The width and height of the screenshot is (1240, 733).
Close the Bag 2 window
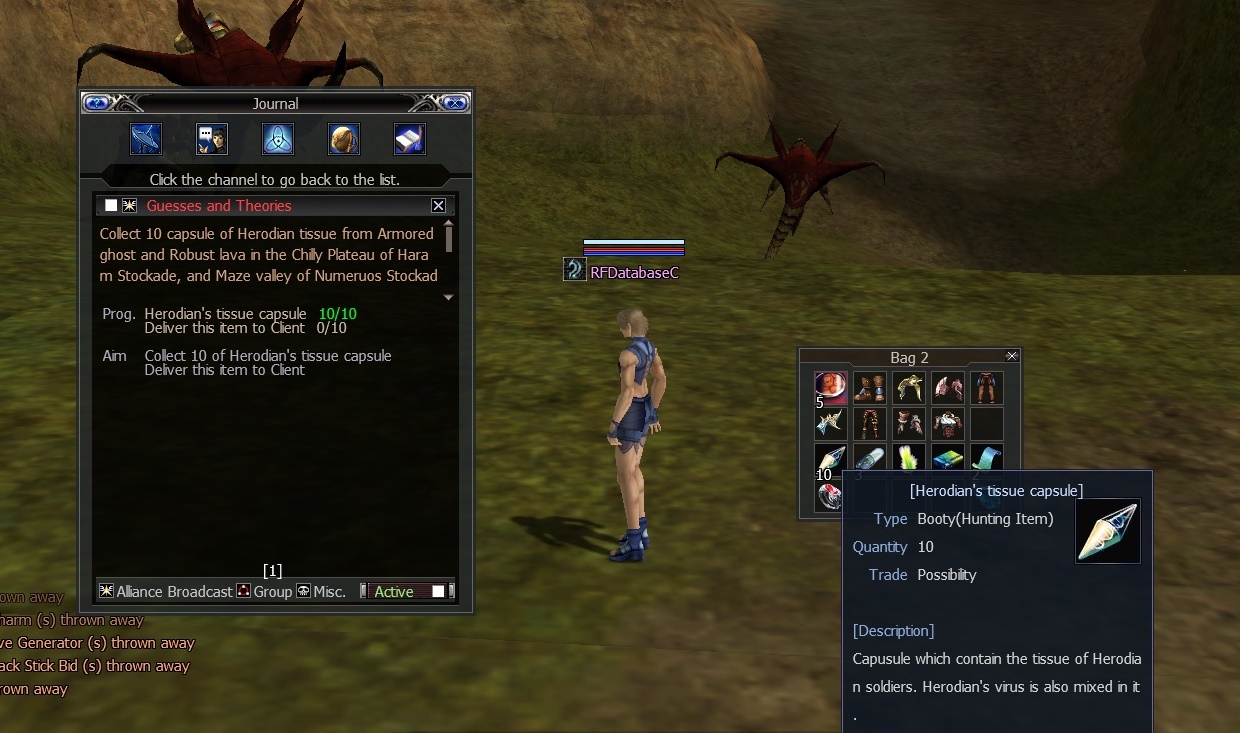[1012, 356]
